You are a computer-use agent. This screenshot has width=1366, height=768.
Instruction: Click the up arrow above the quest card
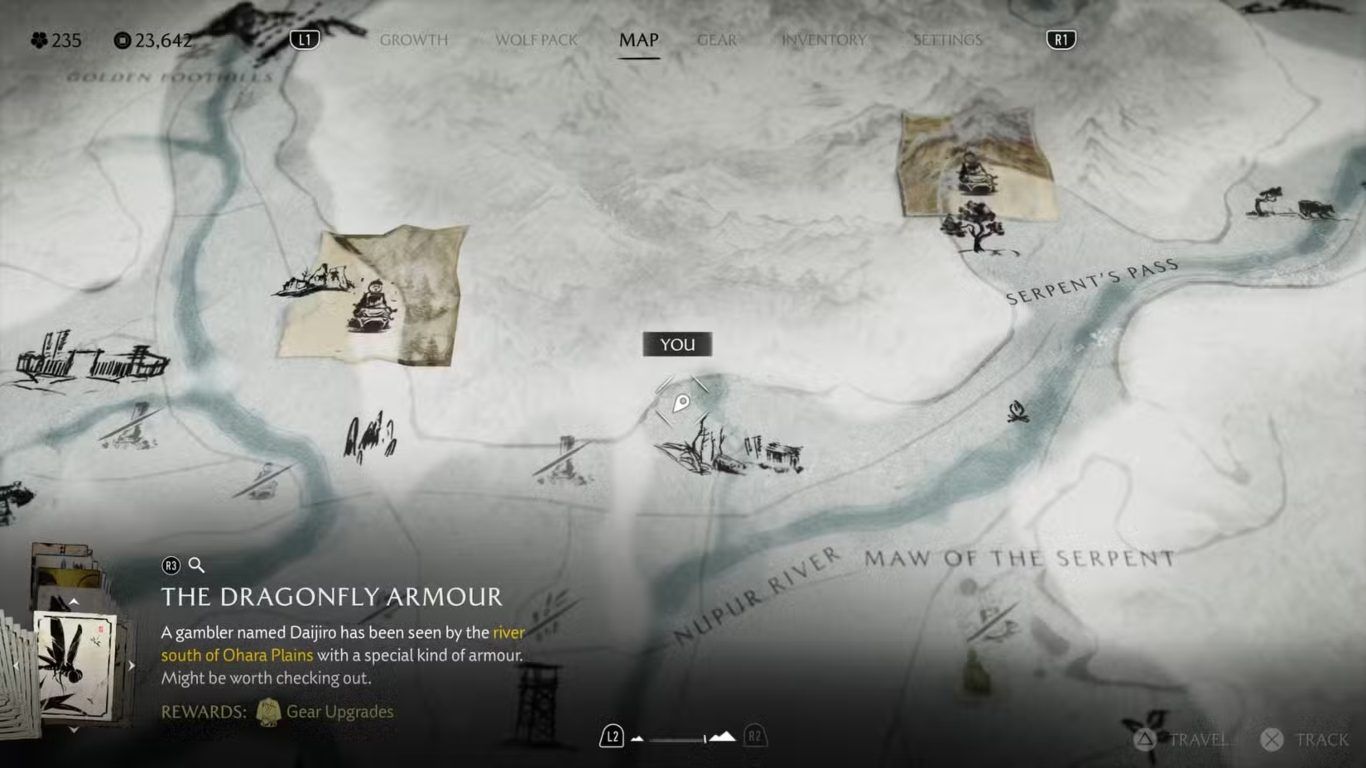[73, 602]
